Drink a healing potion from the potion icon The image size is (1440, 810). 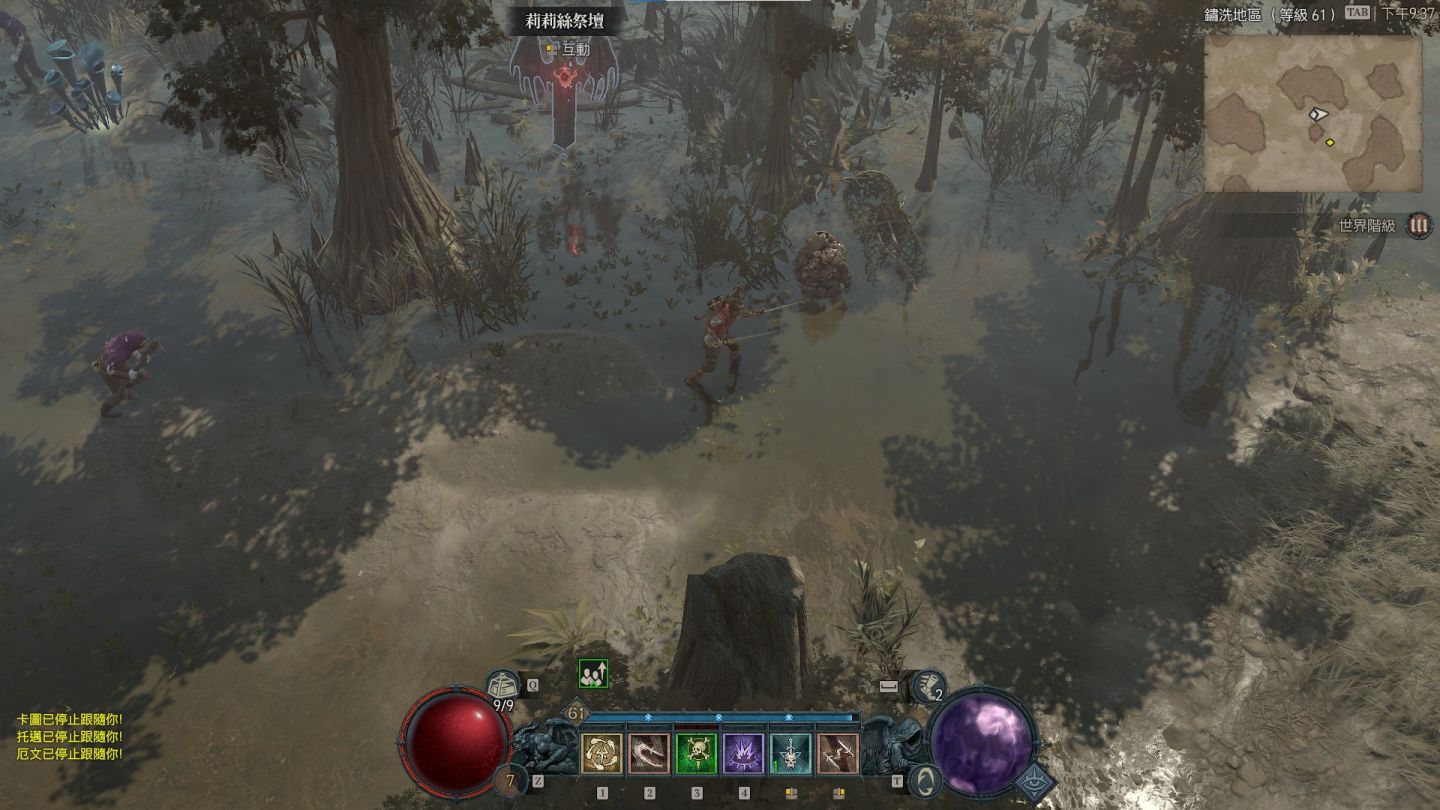(504, 687)
